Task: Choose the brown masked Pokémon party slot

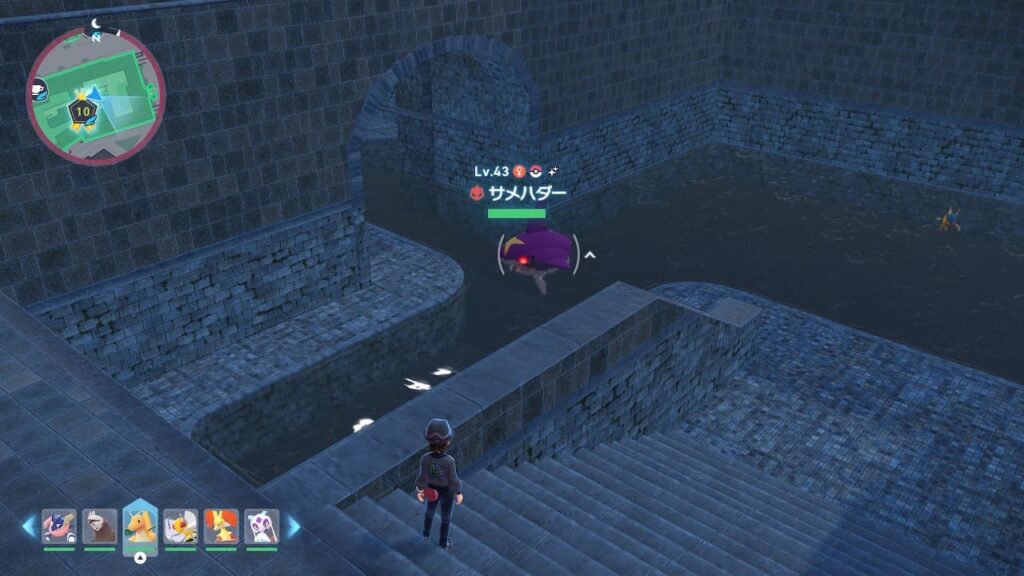Action: (100, 526)
